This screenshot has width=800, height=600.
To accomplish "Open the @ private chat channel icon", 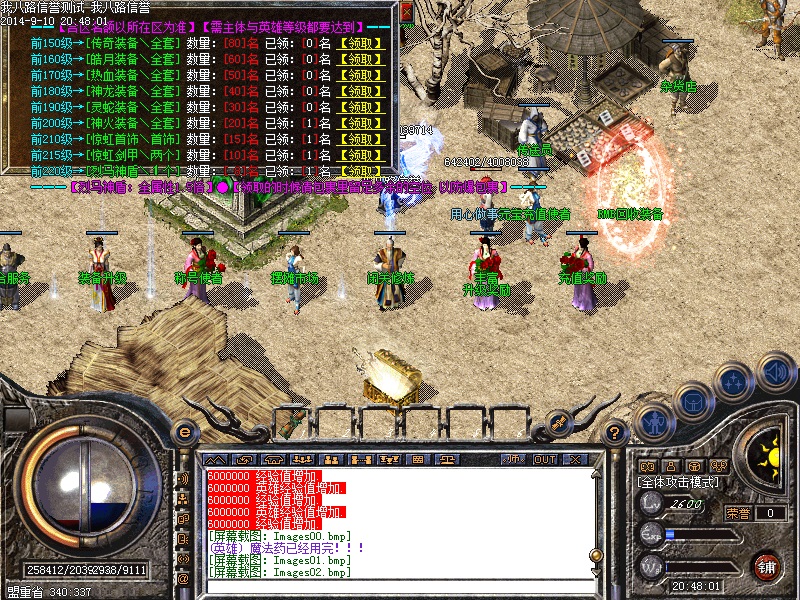I will (183, 578).
